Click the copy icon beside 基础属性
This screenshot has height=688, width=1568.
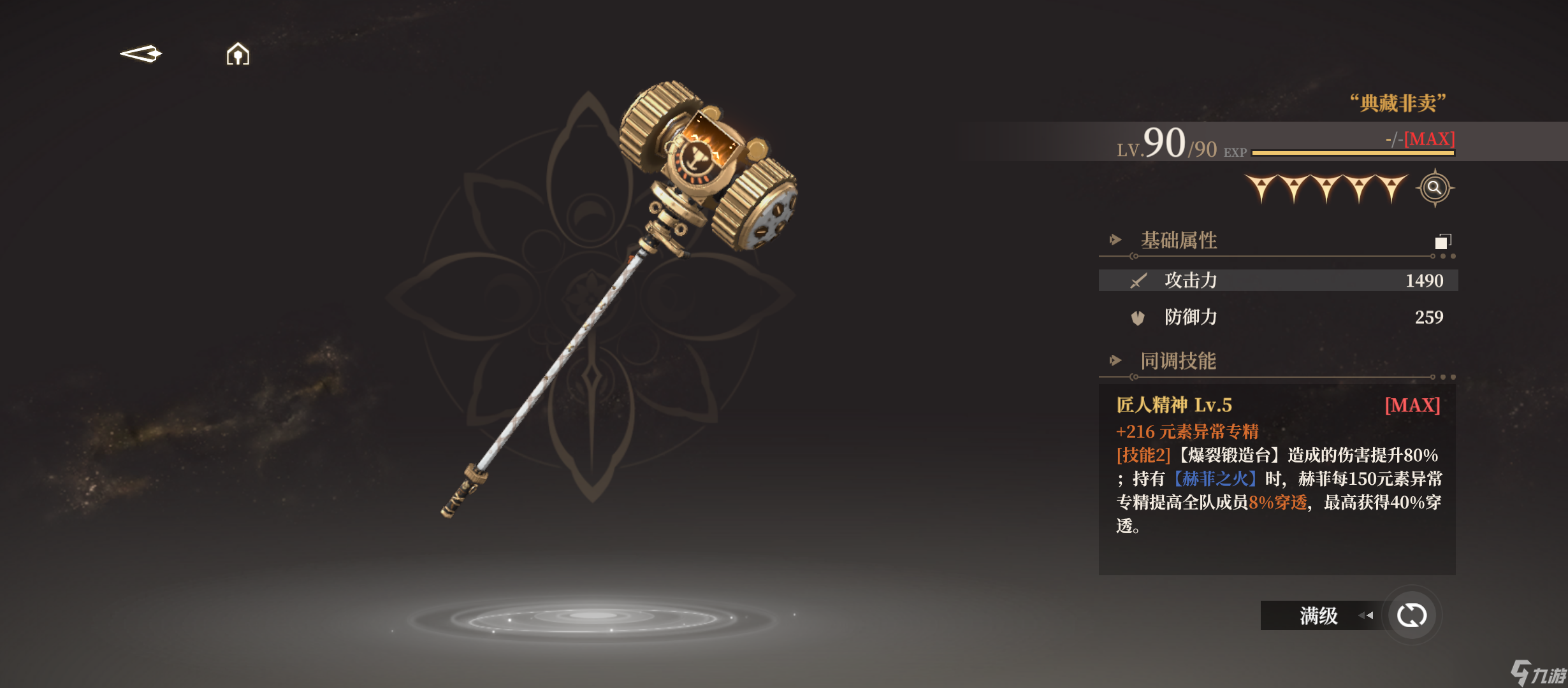(1442, 241)
